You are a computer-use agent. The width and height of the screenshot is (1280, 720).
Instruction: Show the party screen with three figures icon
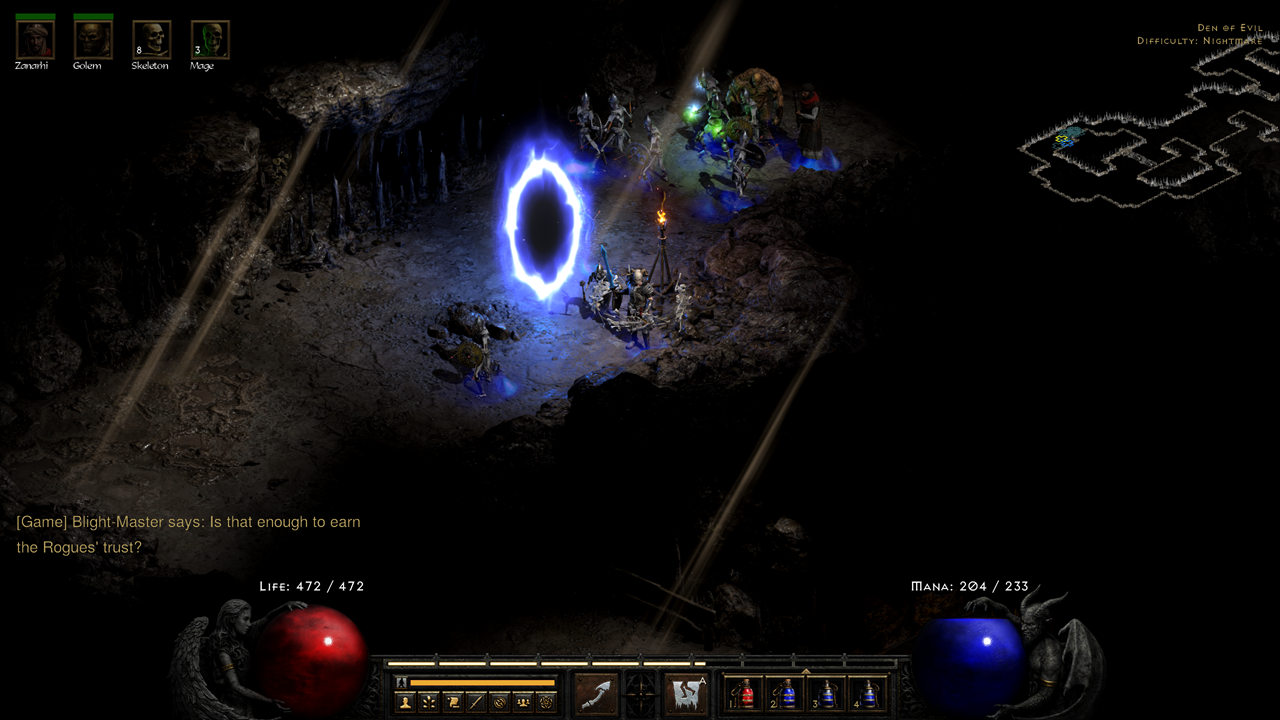pos(522,702)
